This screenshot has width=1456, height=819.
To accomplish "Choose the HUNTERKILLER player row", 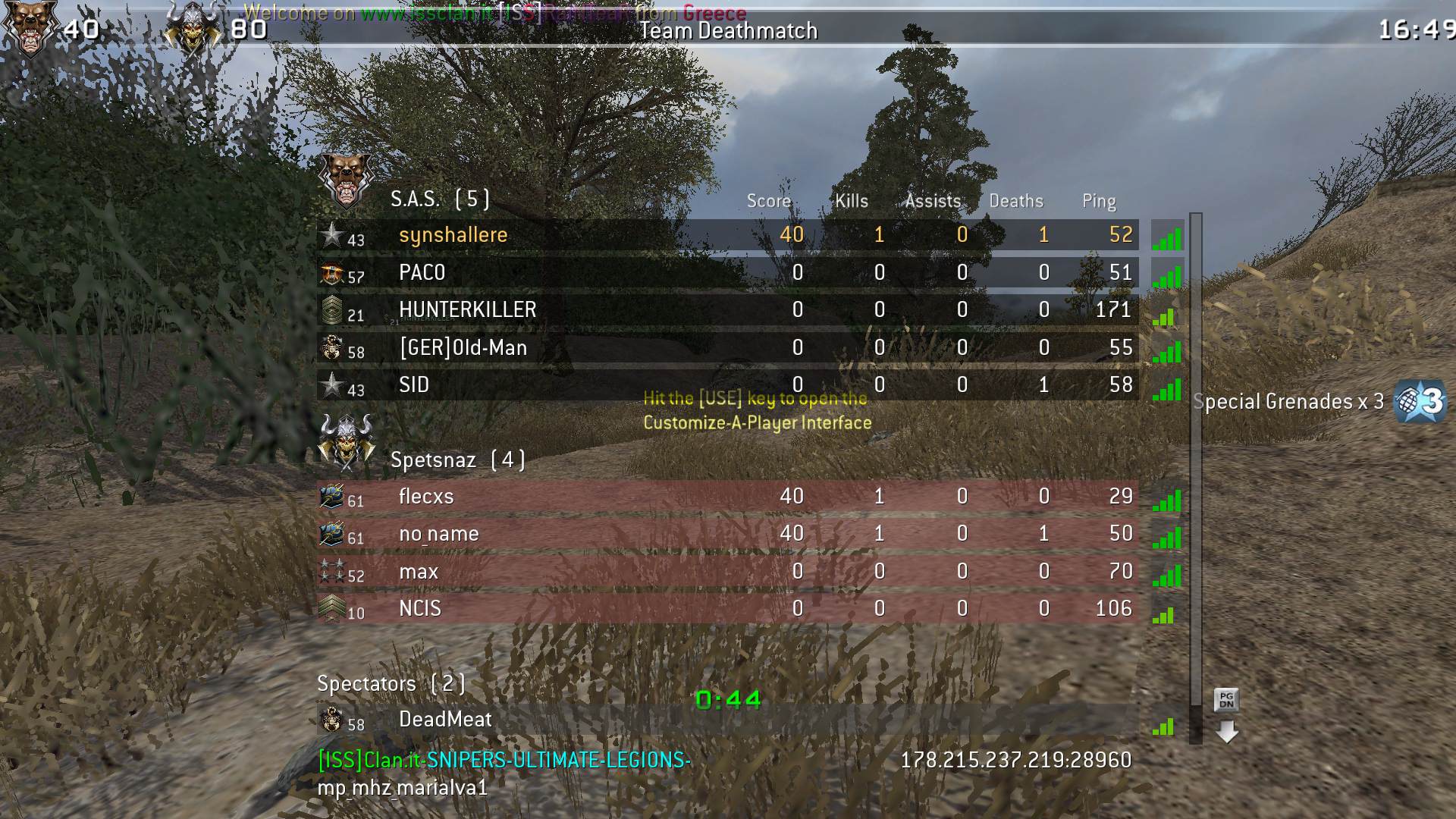I will (726, 310).
